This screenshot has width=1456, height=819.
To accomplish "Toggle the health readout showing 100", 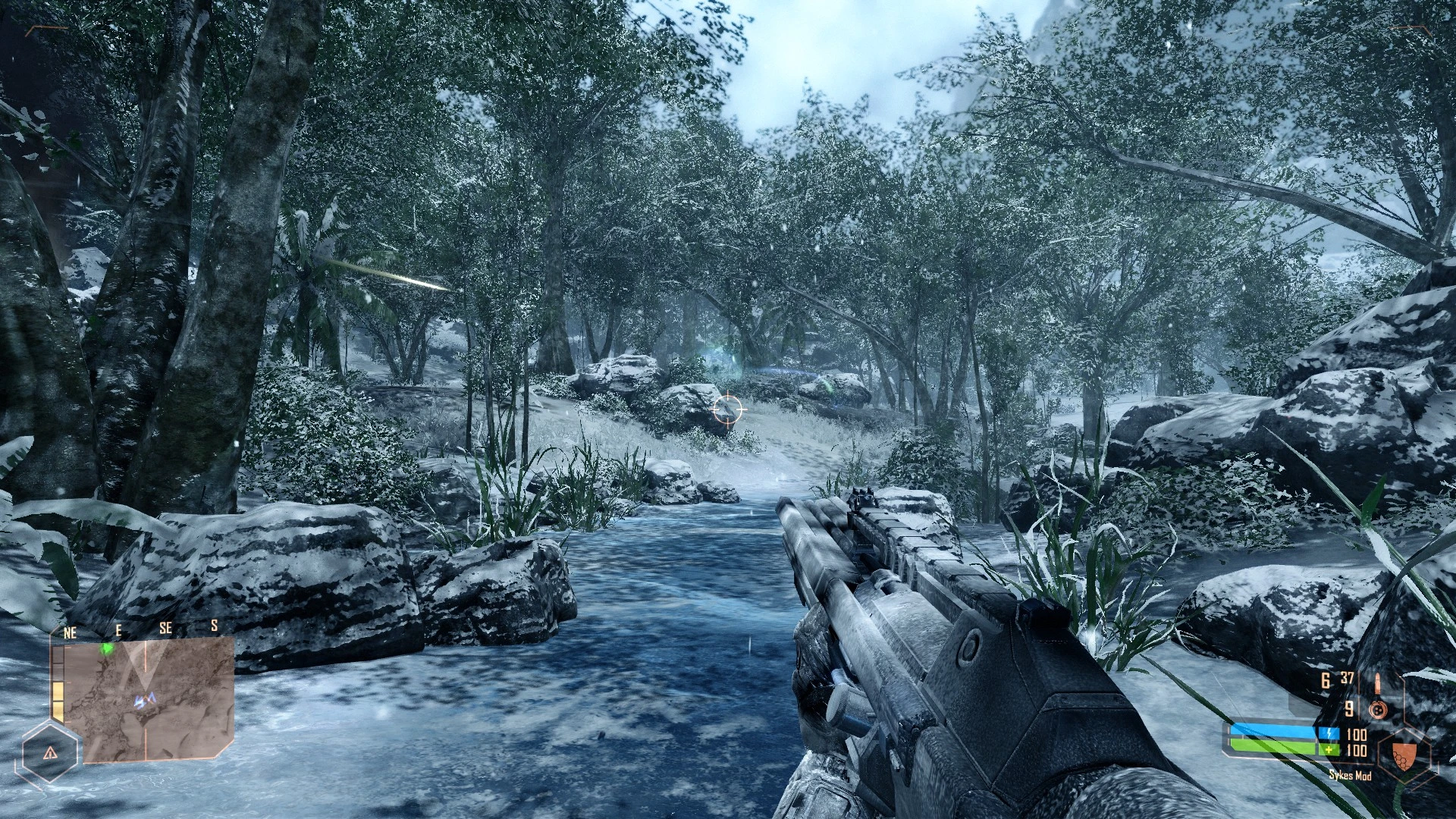I will pos(1357,749).
